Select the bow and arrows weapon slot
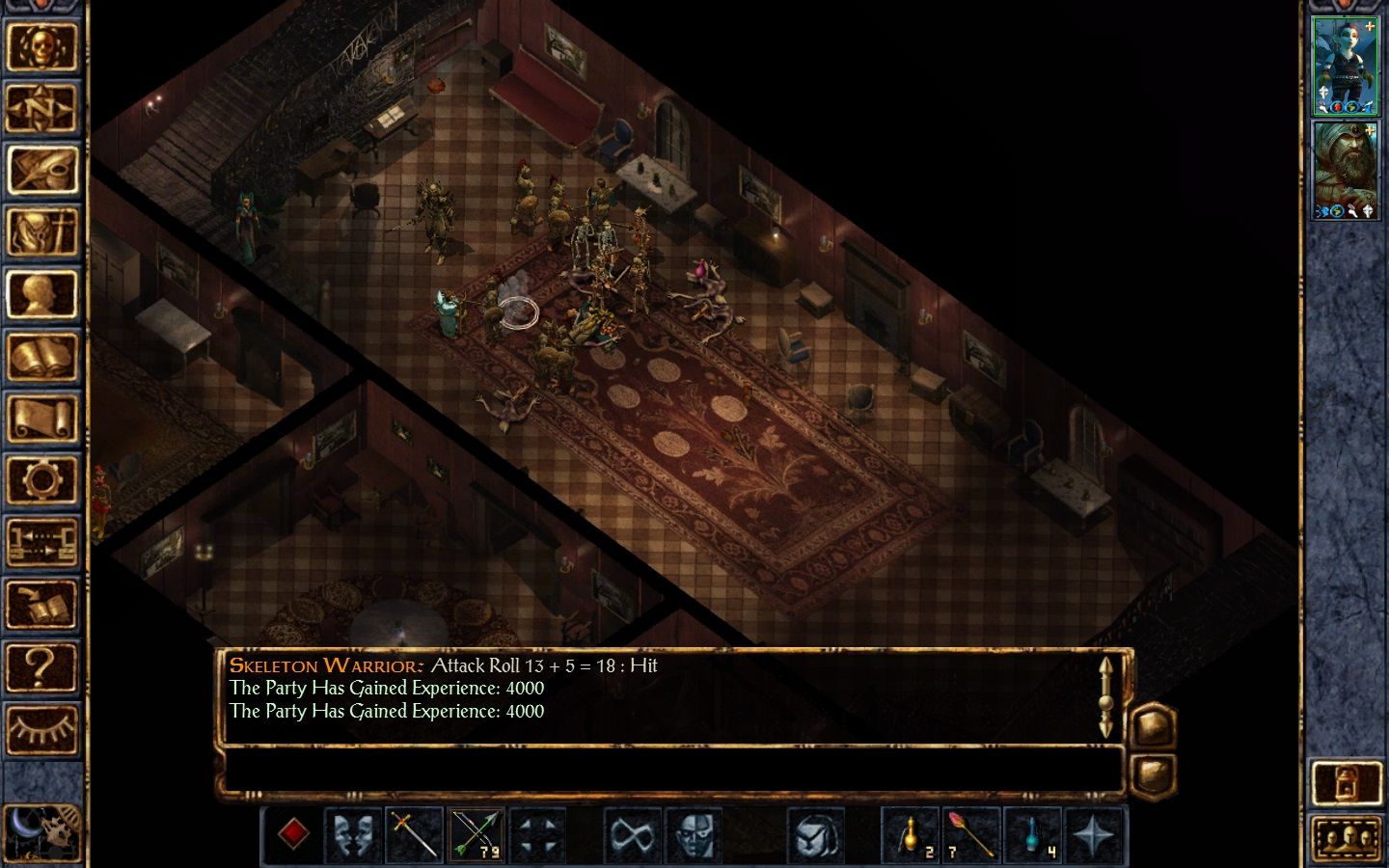The image size is (1389, 868). click(477, 833)
